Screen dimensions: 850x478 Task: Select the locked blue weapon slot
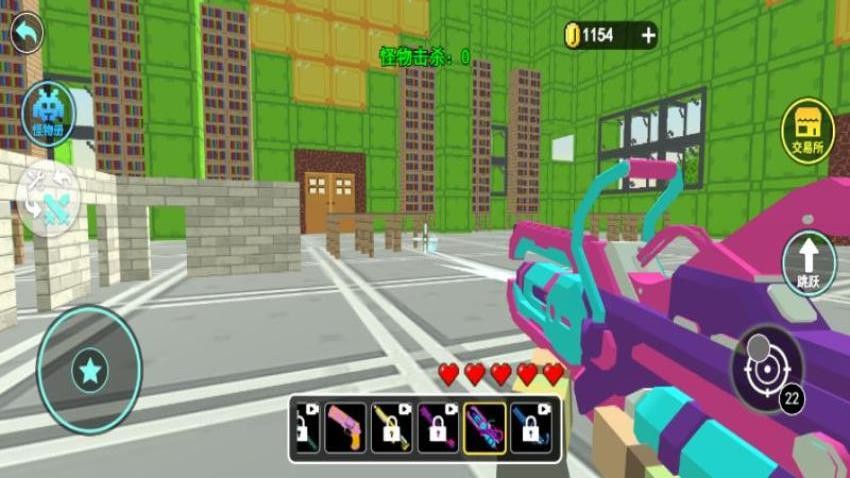pos(531,430)
